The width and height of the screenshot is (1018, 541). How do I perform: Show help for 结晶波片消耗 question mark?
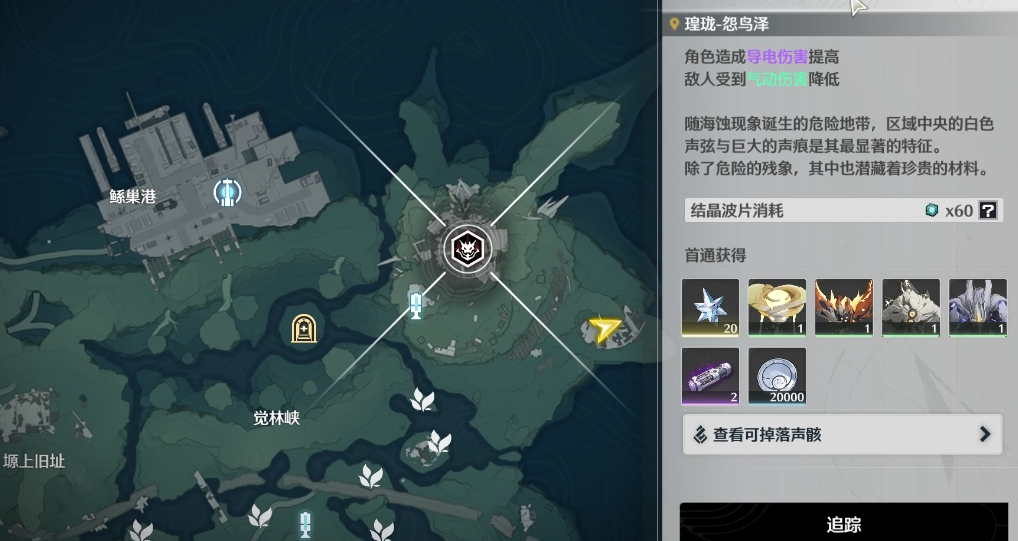988,210
